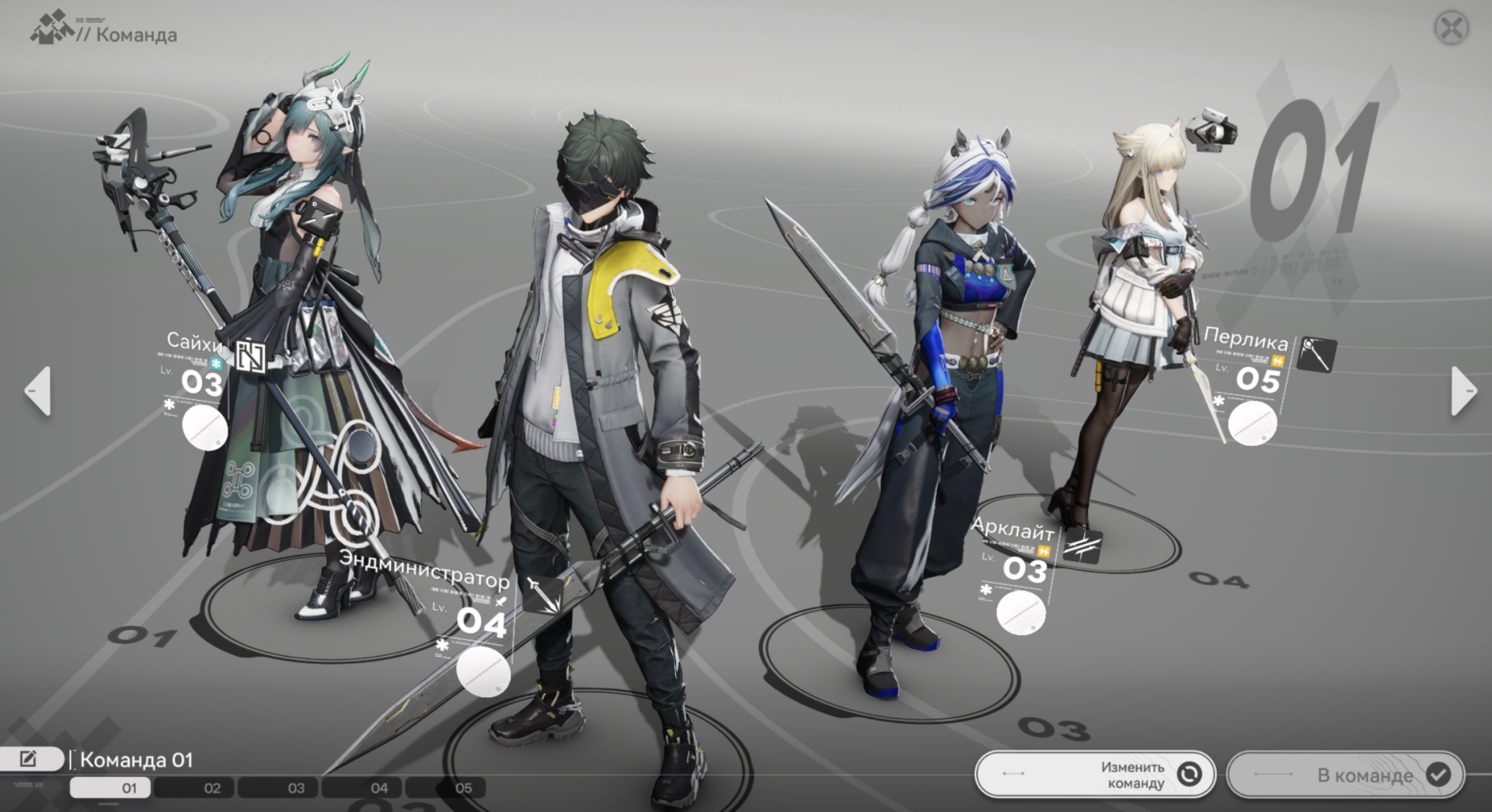The image size is (1492, 812).
Task: Confirm with the В команде button
Action: (x=1345, y=774)
